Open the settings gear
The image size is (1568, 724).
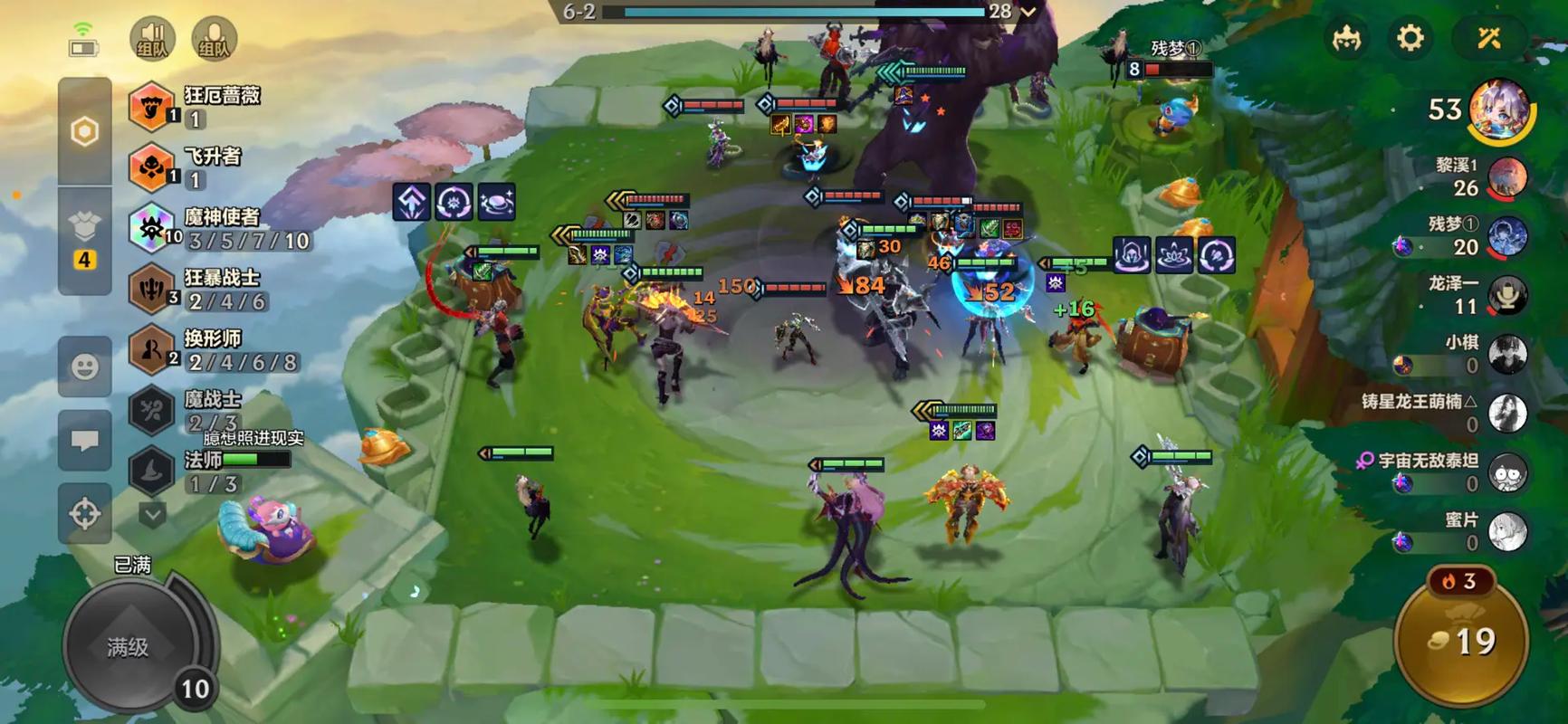coord(1410,38)
